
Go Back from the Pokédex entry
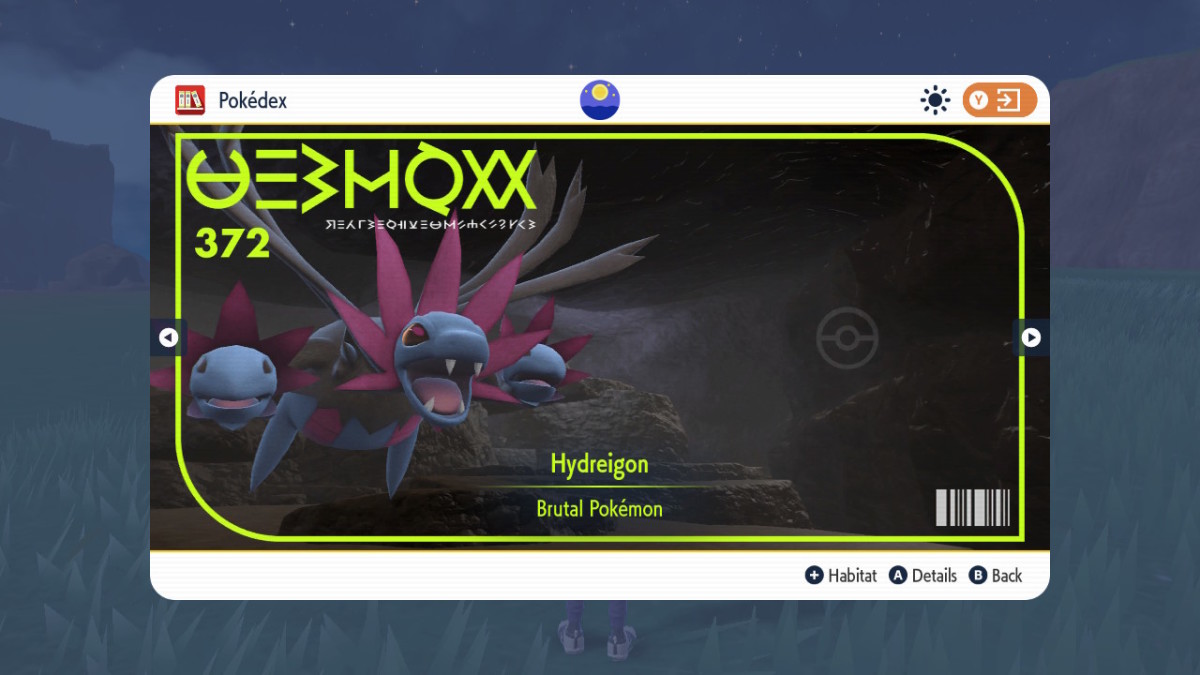995,575
